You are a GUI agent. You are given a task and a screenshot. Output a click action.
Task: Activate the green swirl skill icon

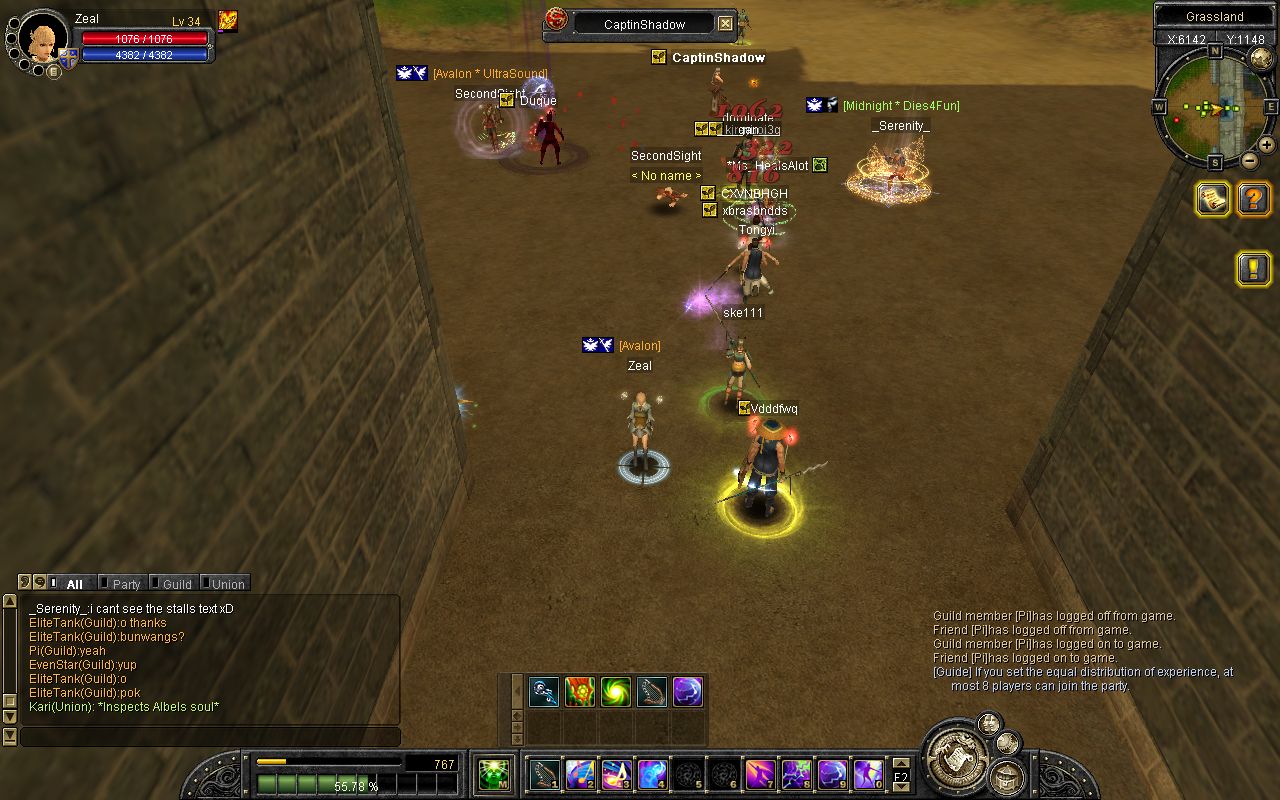616,692
